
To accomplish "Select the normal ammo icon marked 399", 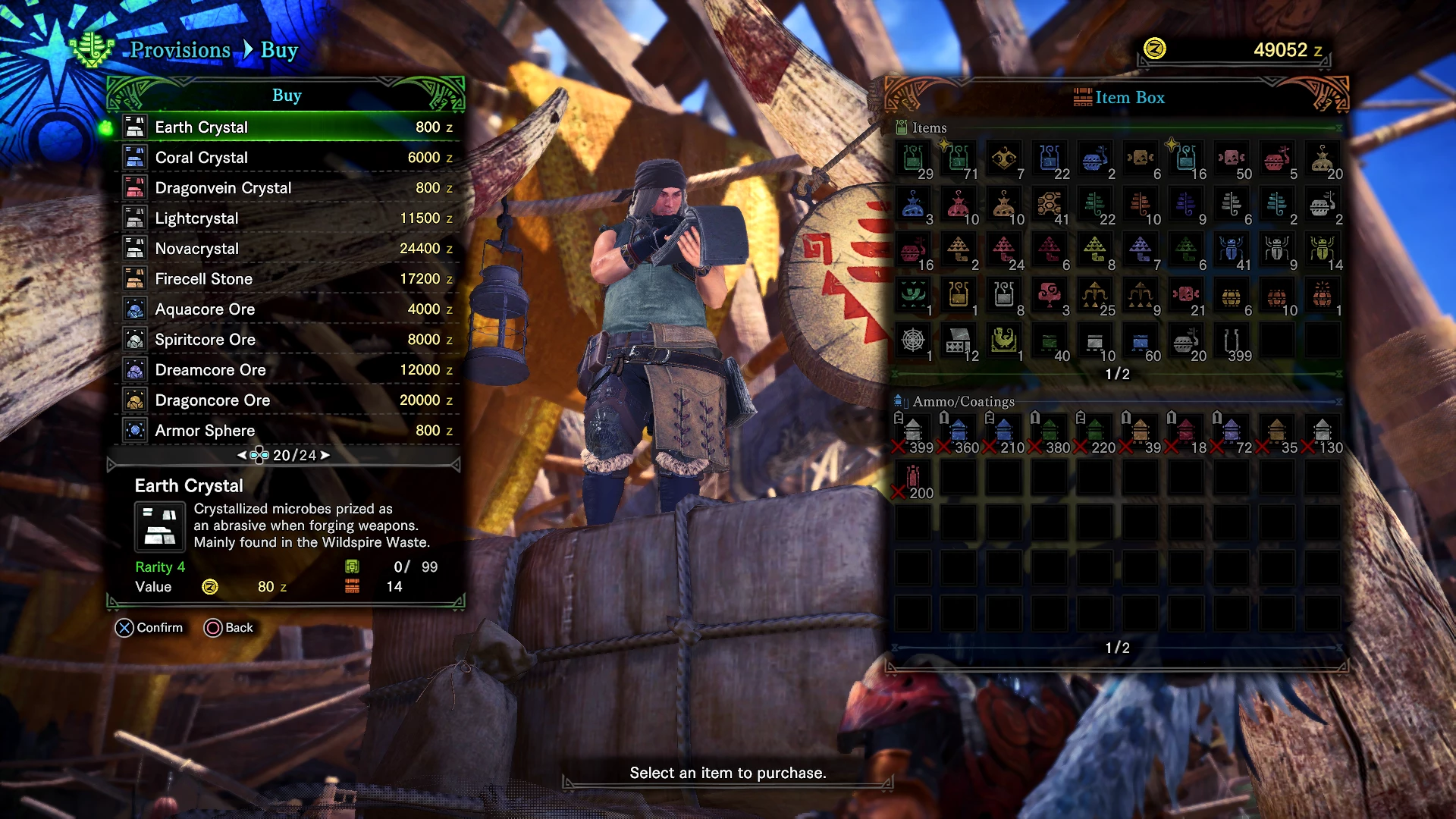I will coord(912,430).
